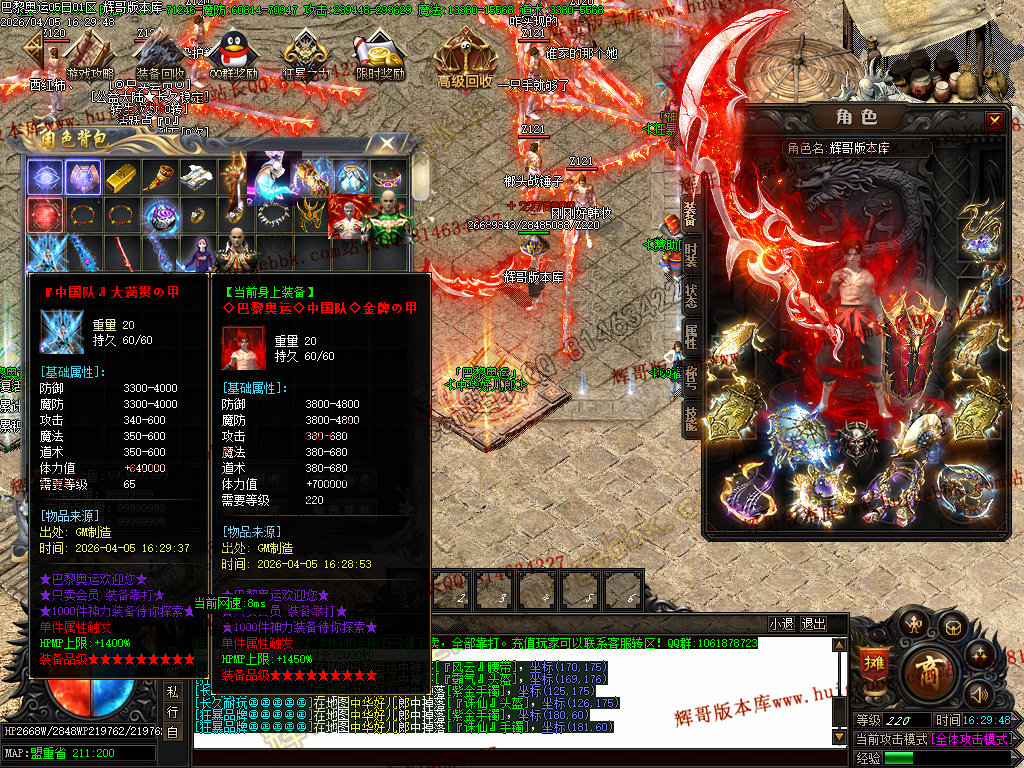Select the gold bar in the backpack

click(121, 177)
